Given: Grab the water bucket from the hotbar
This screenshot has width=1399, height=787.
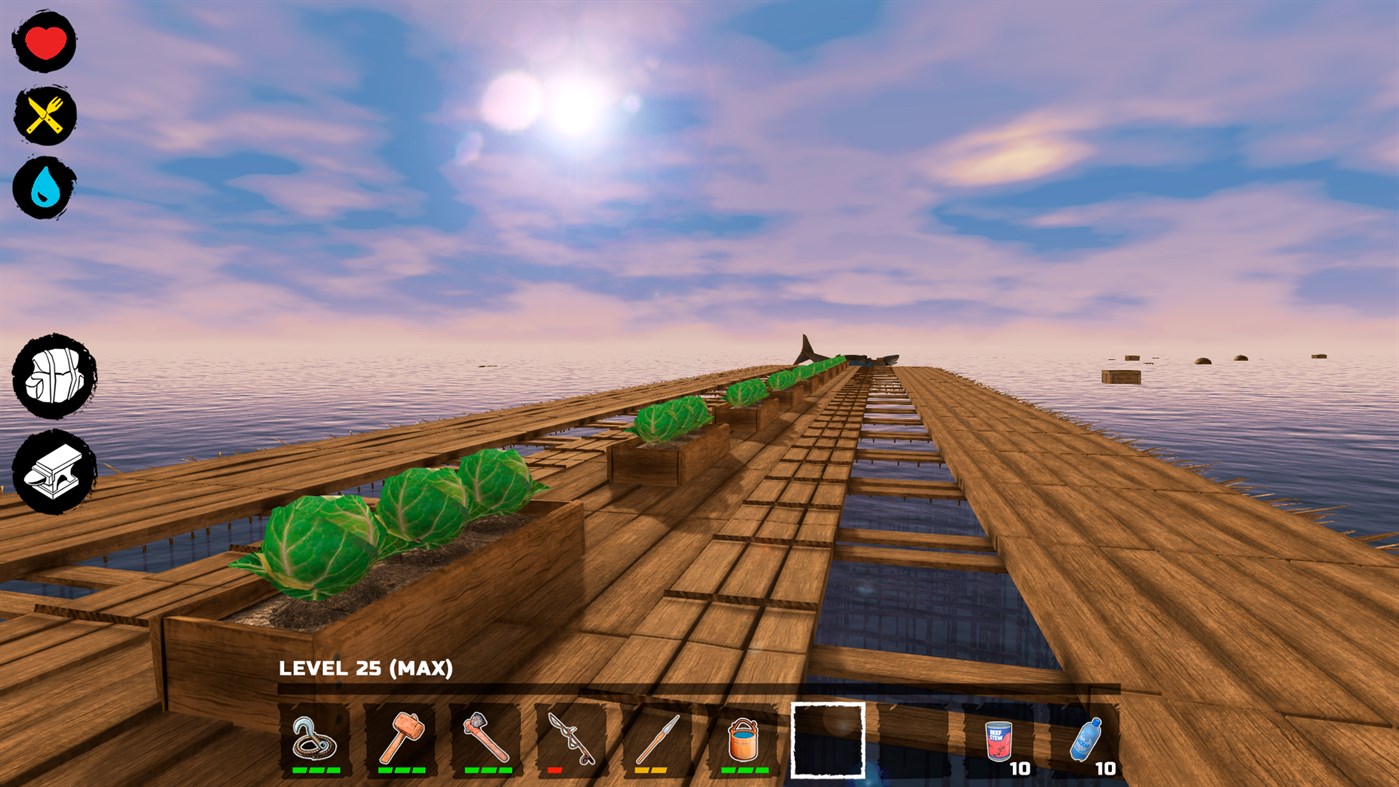Looking at the screenshot, I should coord(742,740).
